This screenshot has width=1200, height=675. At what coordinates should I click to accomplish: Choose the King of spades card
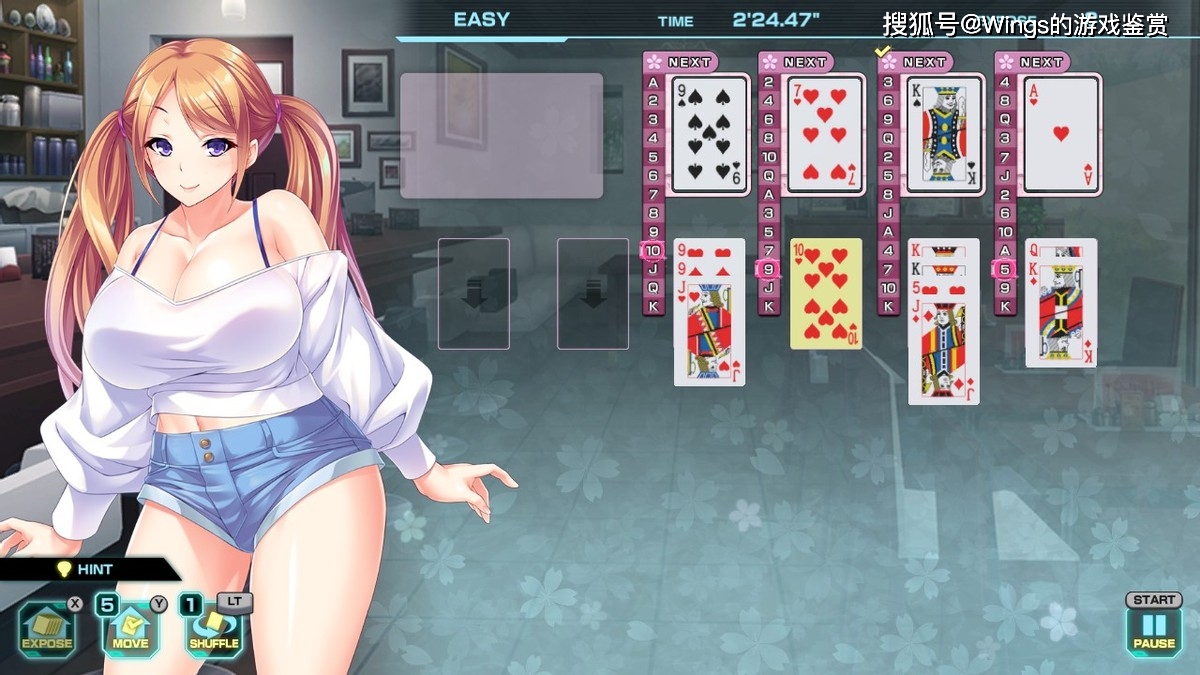point(944,134)
